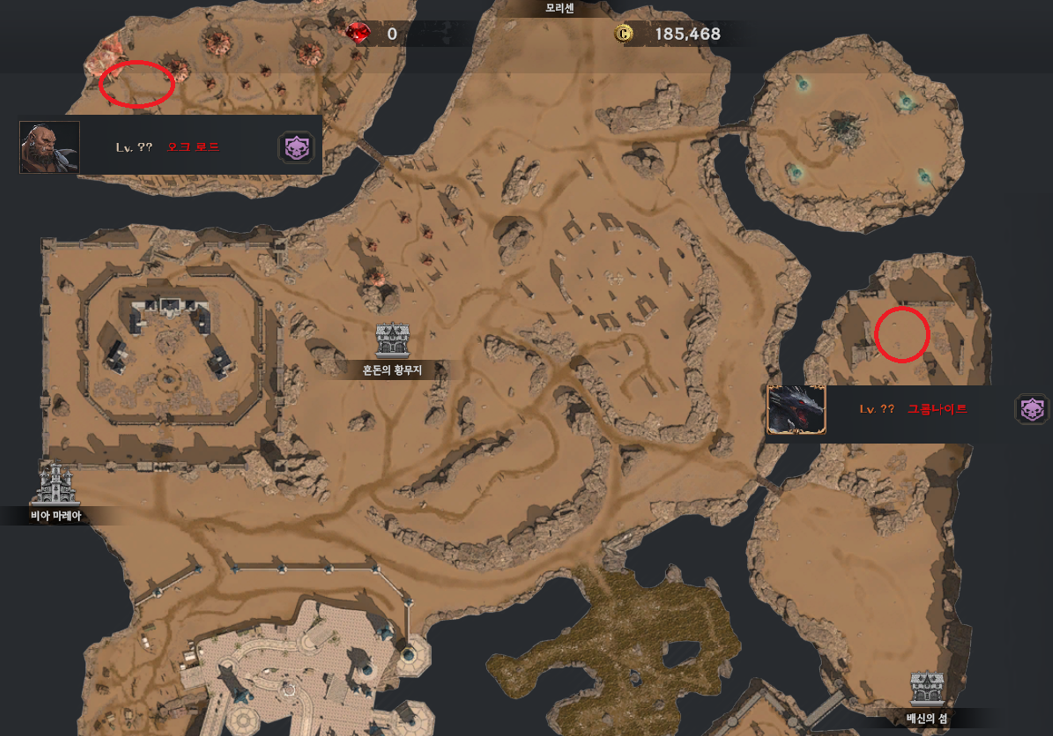The image size is (1053, 736).
Task: Click the red 오크 로드 boss name
Action: tap(193, 148)
